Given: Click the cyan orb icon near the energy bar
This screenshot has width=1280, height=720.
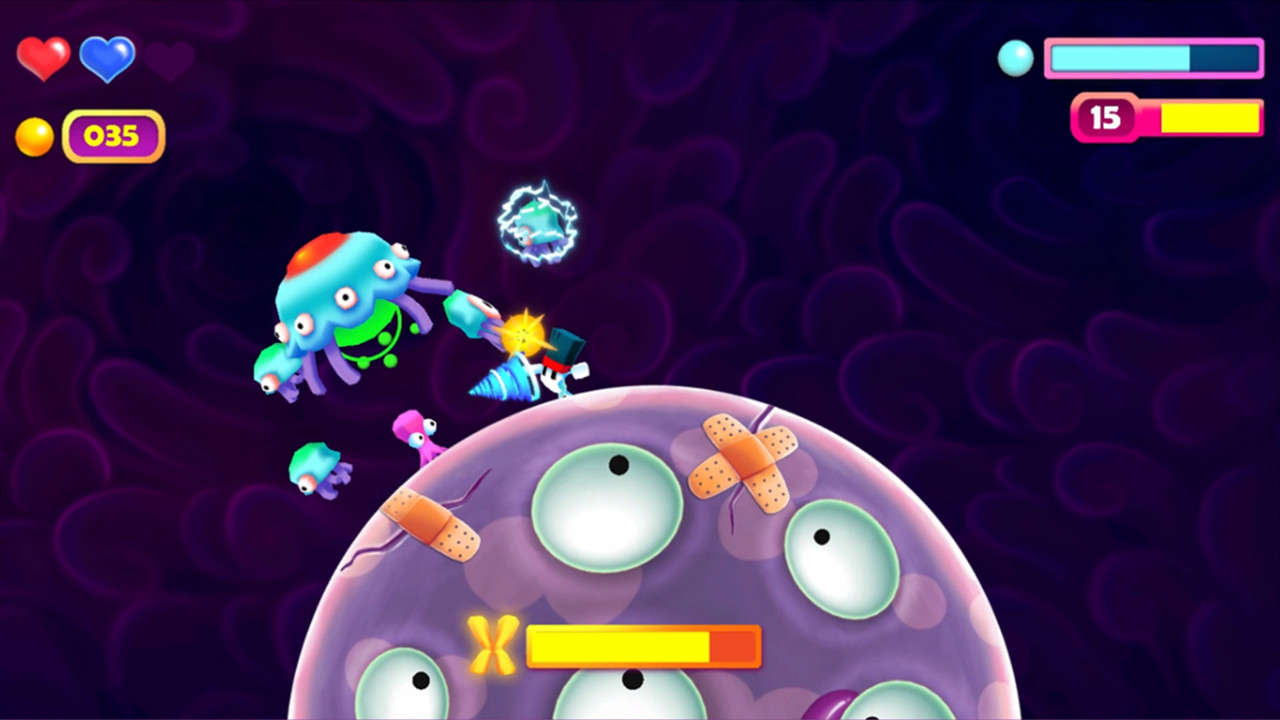Looking at the screenshot, I should (1016, 59).
